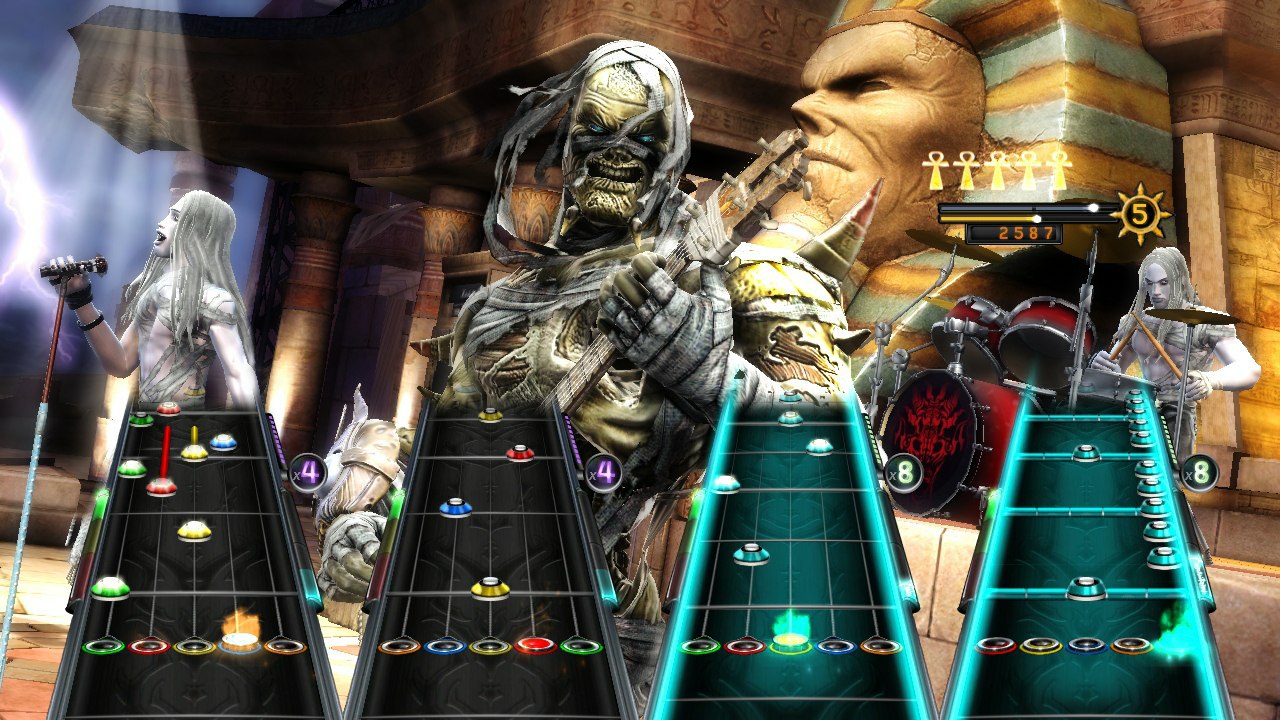Select the score counter reading 2587

pos(1025,232)
